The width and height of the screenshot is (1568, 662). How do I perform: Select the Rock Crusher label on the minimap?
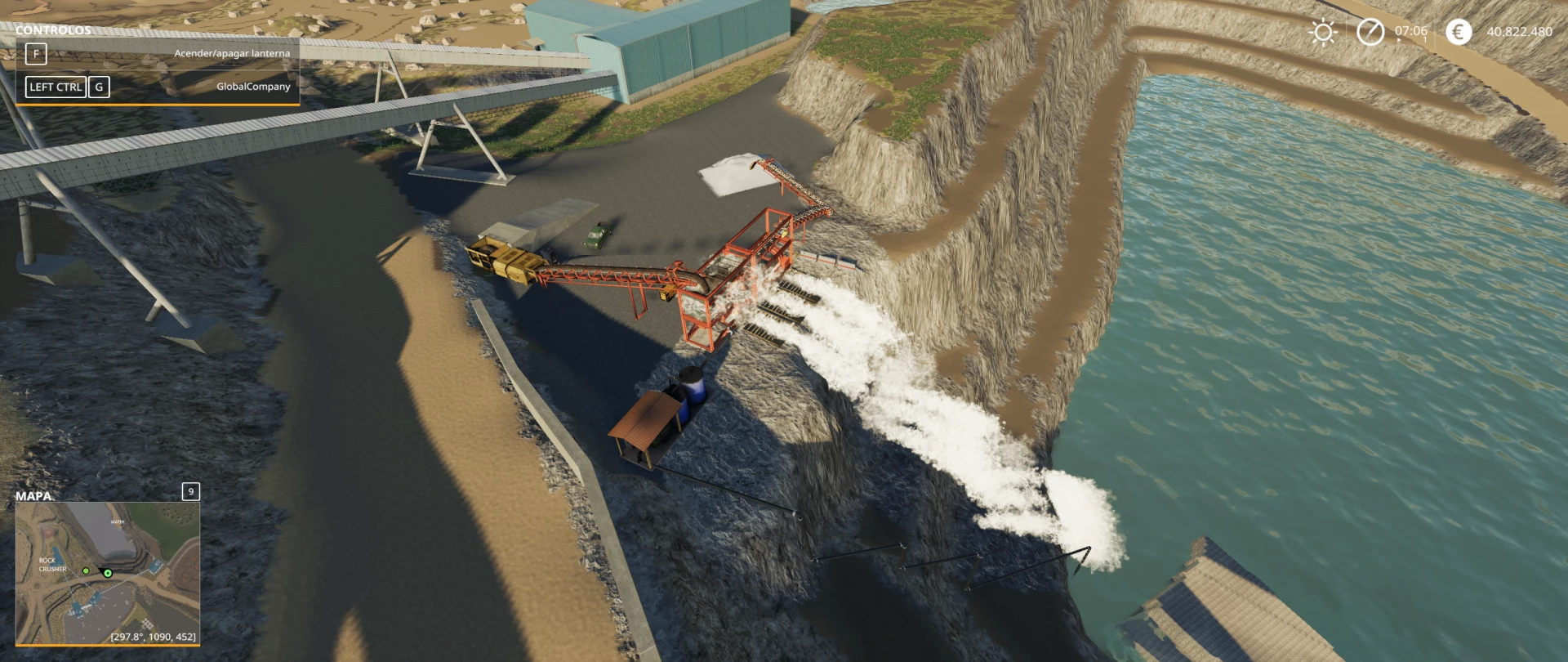coord(51,565)
